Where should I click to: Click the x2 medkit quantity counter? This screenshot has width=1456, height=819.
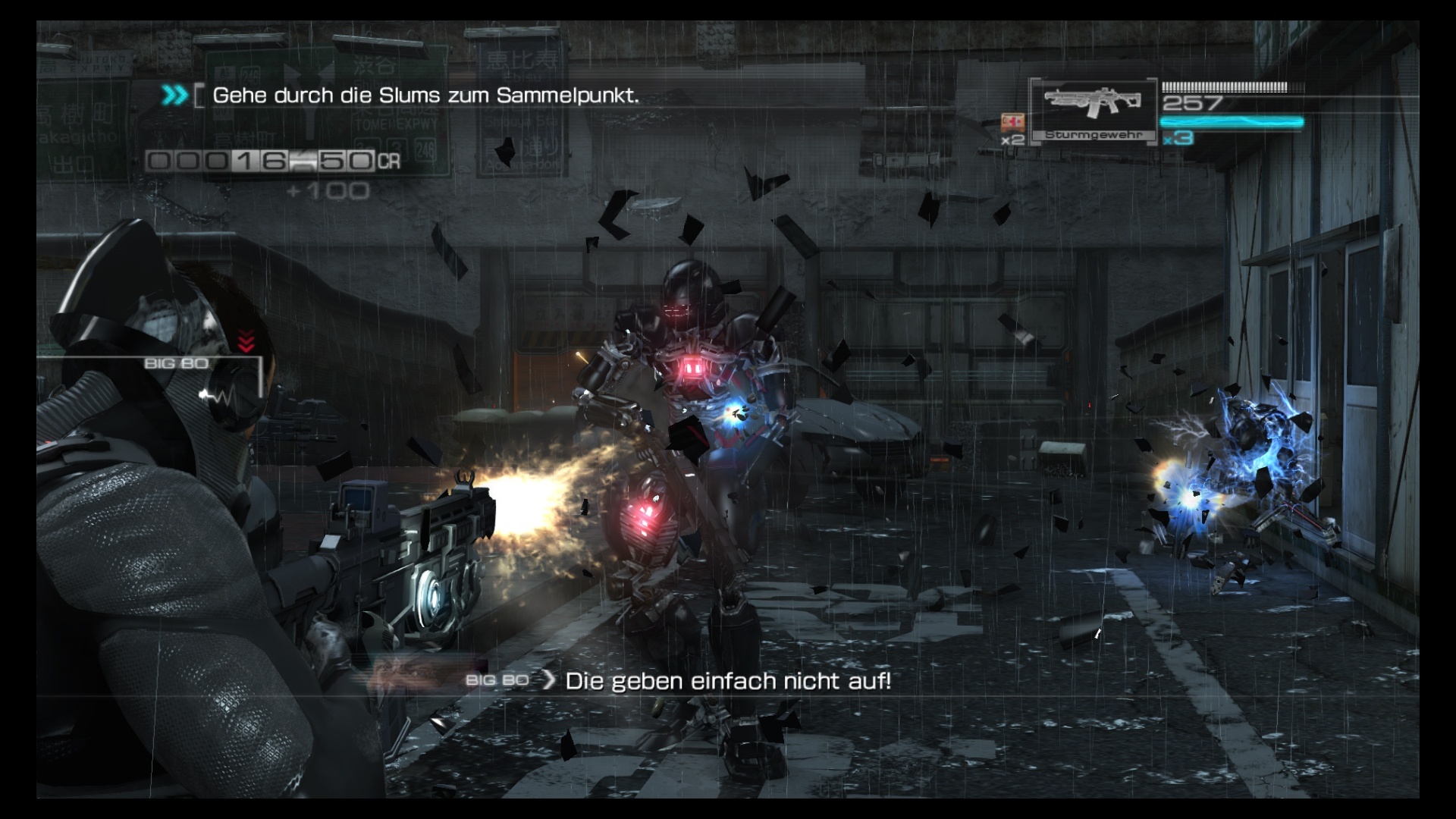click(x=1015, y=141)
